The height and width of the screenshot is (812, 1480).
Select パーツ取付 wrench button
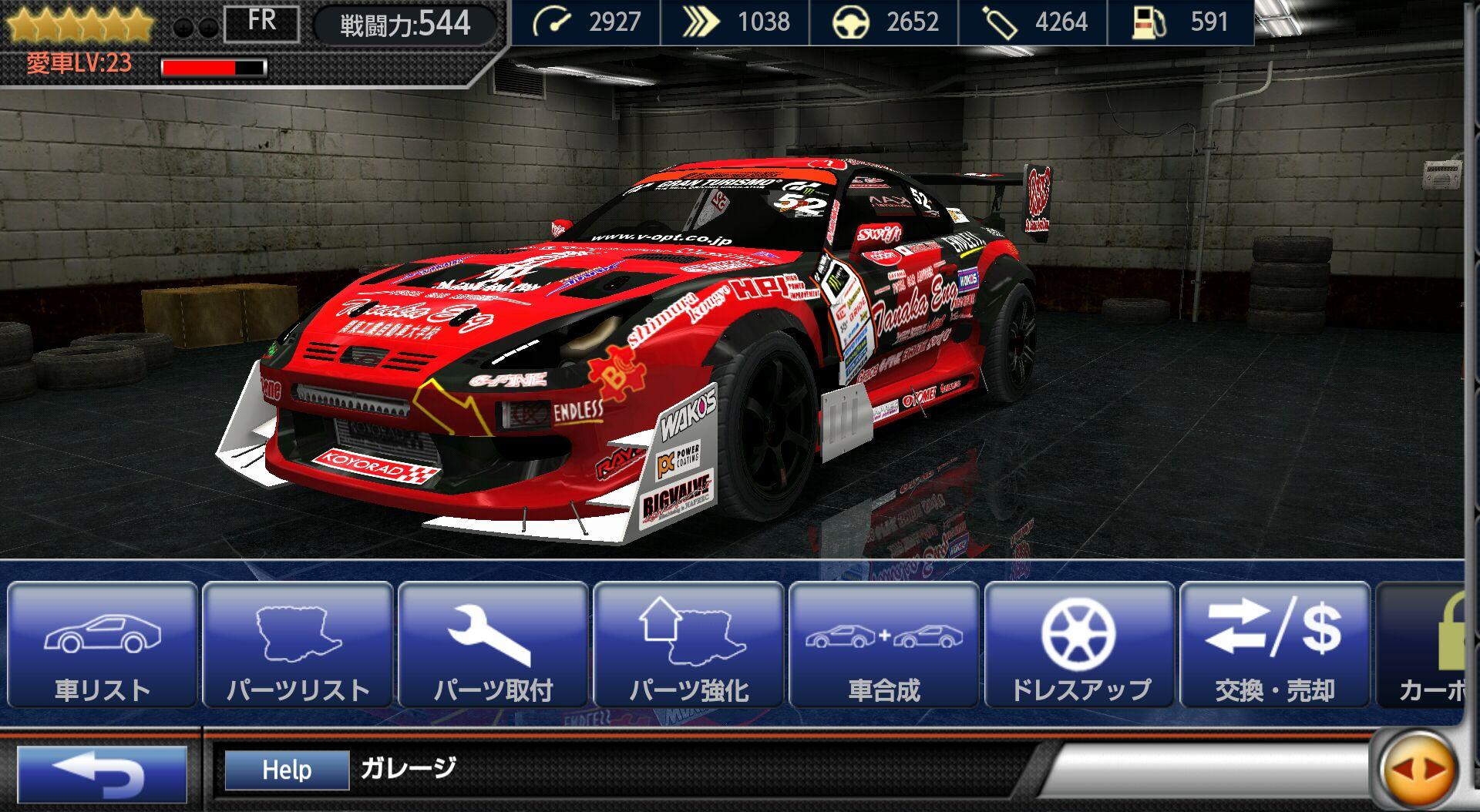coord(493,646)
